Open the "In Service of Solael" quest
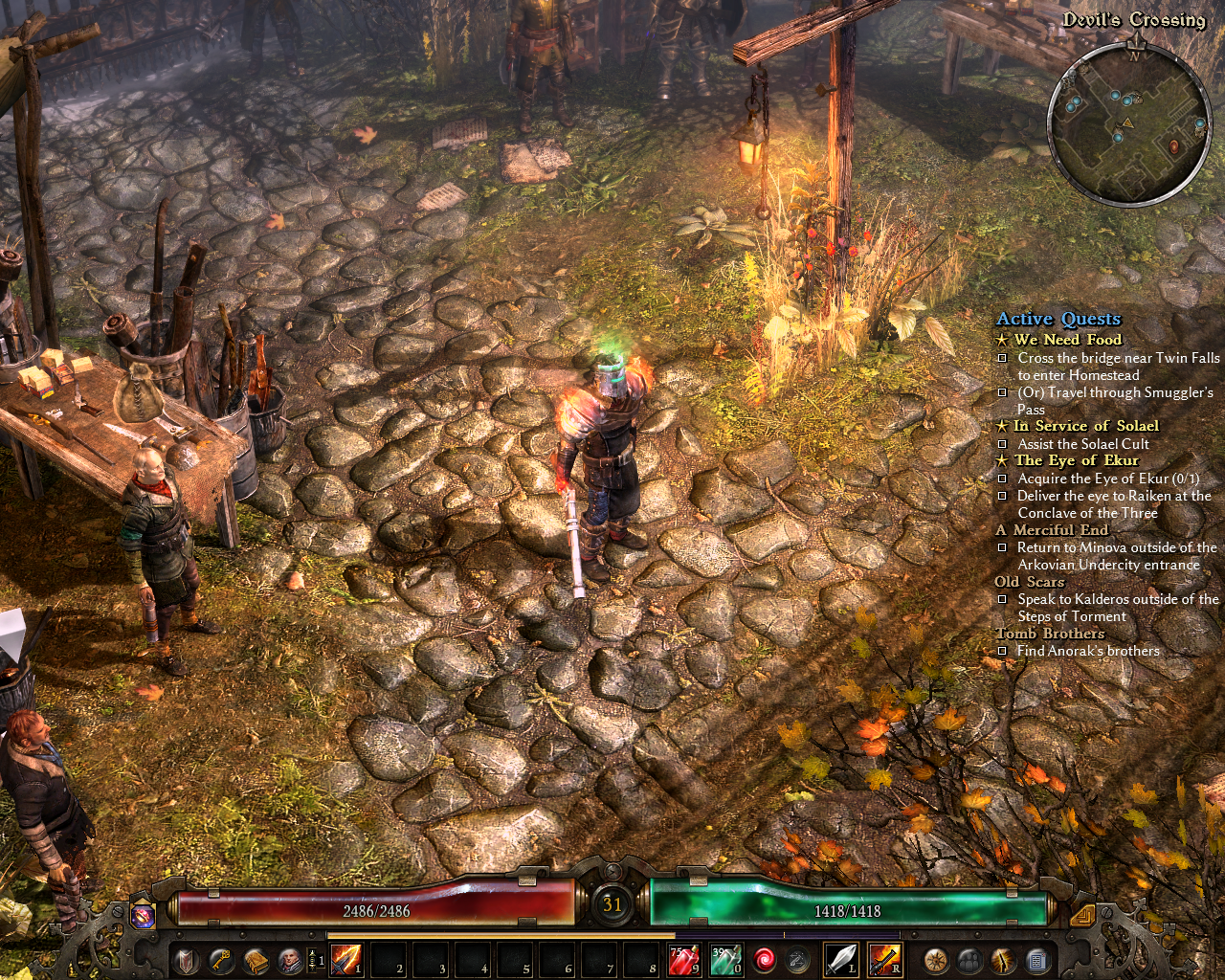The height and width of the screenshot is (980, 1225). (x=1085, y=426)
